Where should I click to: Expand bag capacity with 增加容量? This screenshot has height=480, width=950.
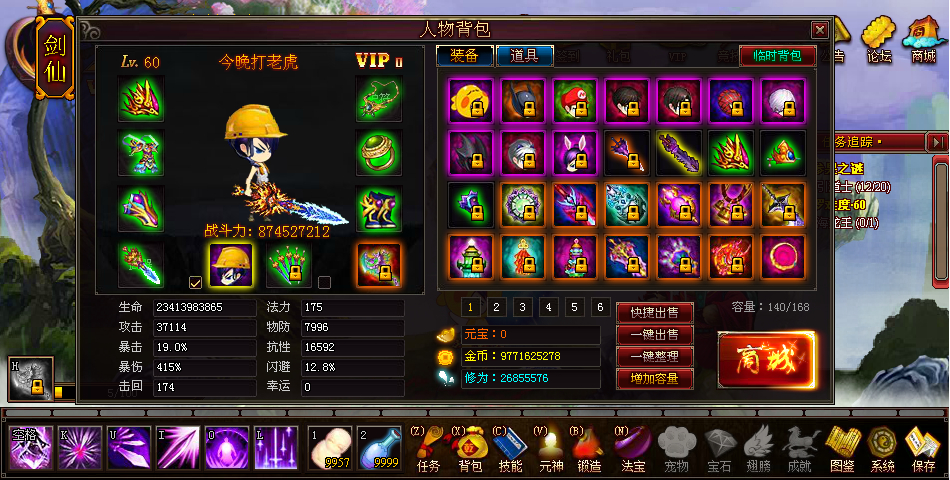coord(654,379)
